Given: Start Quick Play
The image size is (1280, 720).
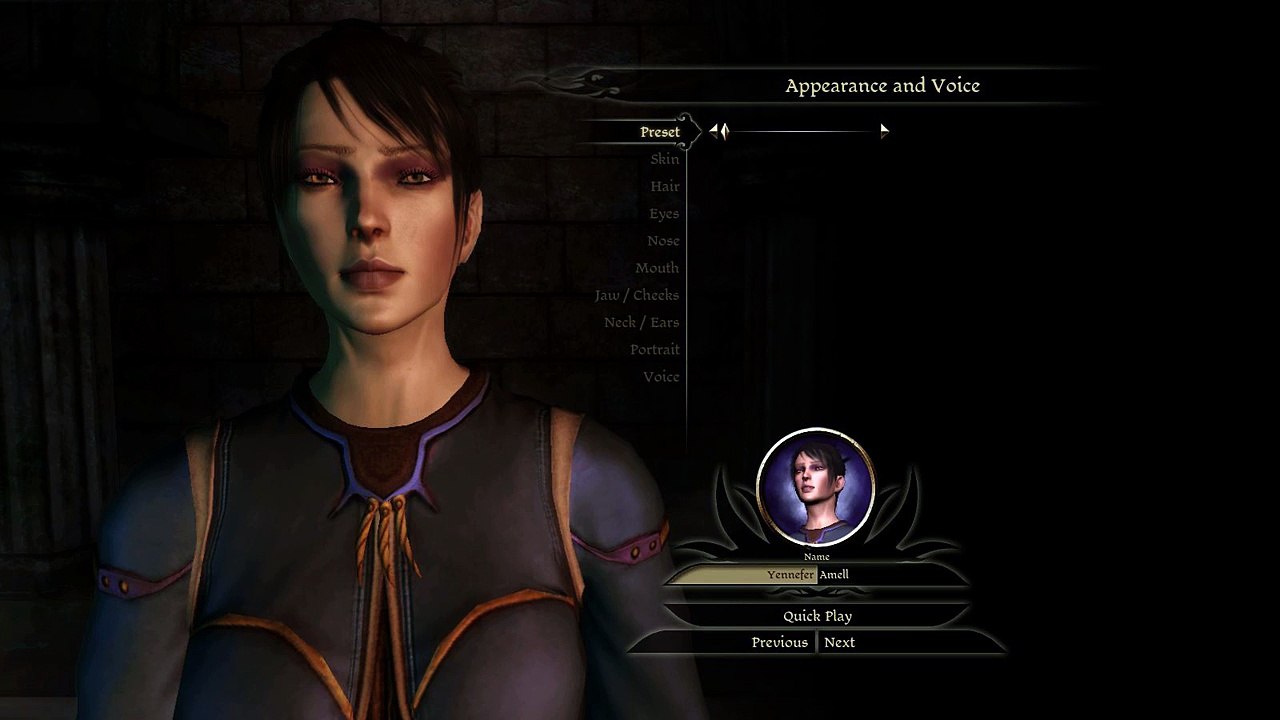Looking at the screenshot, I should (x=817, y=616).
